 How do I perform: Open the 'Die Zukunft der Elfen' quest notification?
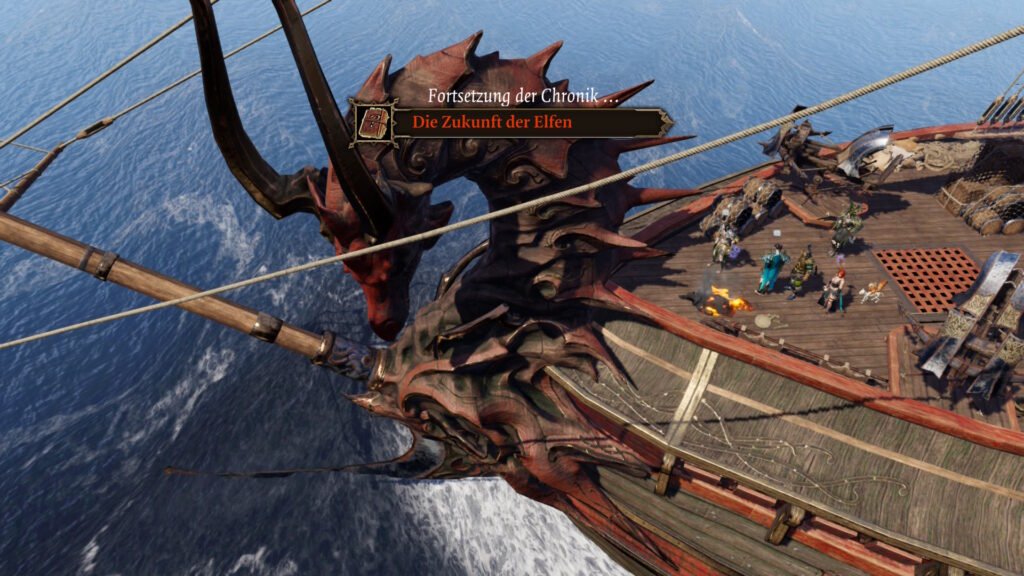pyautogui.click(x=505, y=123)
